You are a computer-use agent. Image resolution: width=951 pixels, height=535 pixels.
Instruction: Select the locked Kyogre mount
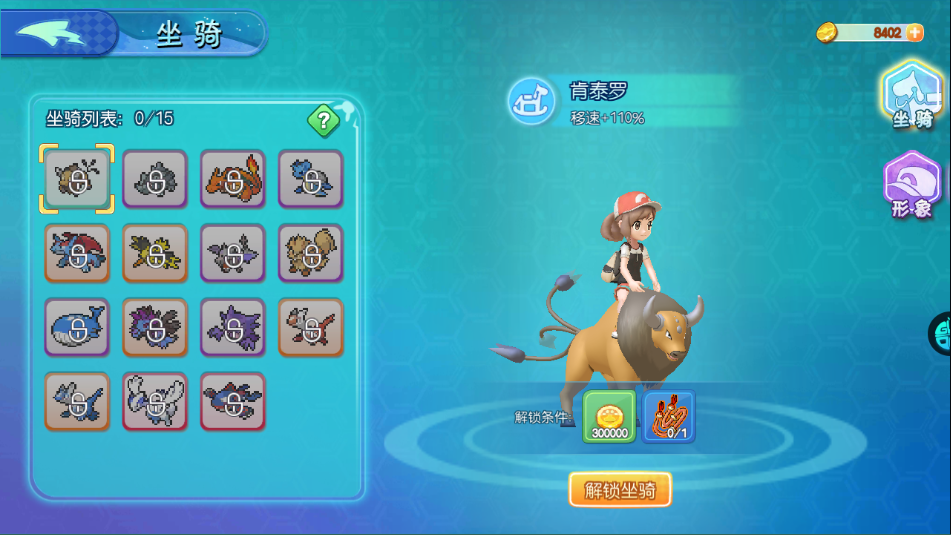[x=232, y=401]
